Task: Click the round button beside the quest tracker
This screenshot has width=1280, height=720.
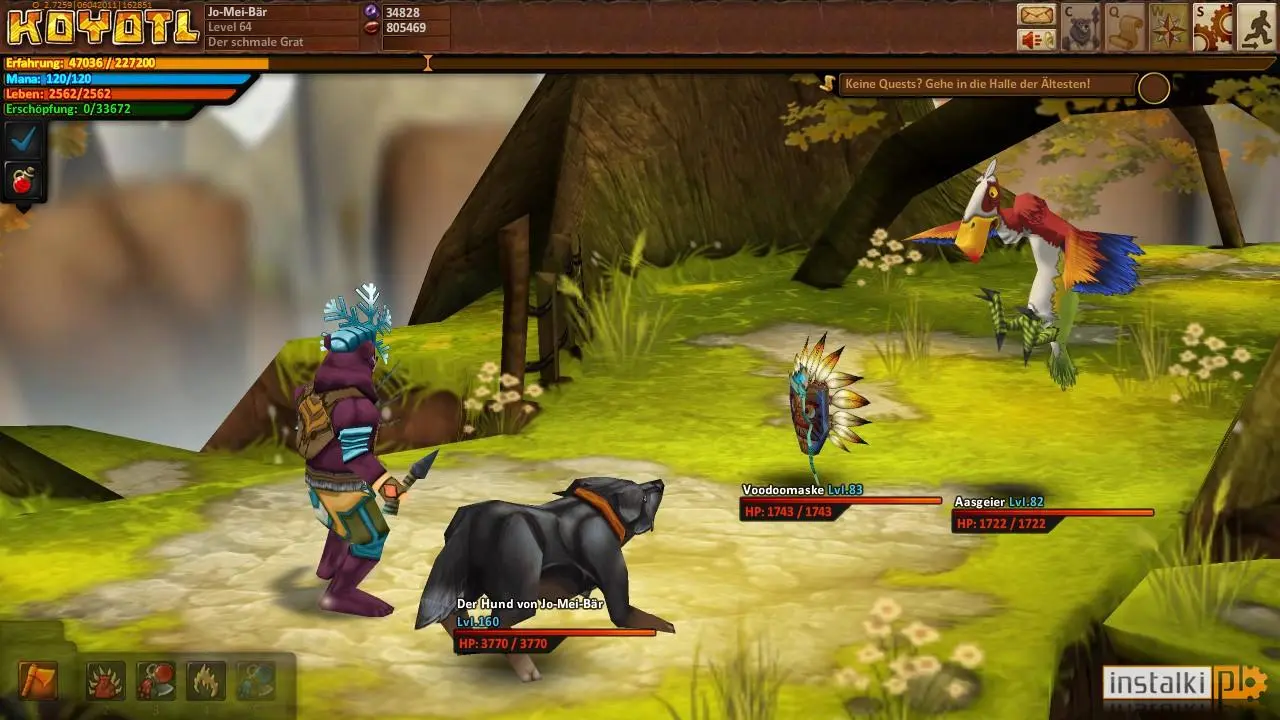Action: pos(1154,89)
